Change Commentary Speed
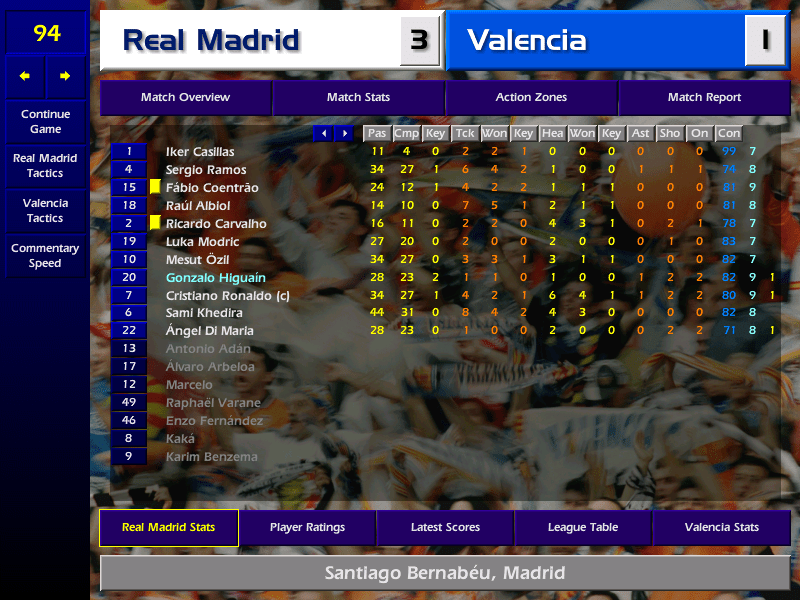 (45, 256)
